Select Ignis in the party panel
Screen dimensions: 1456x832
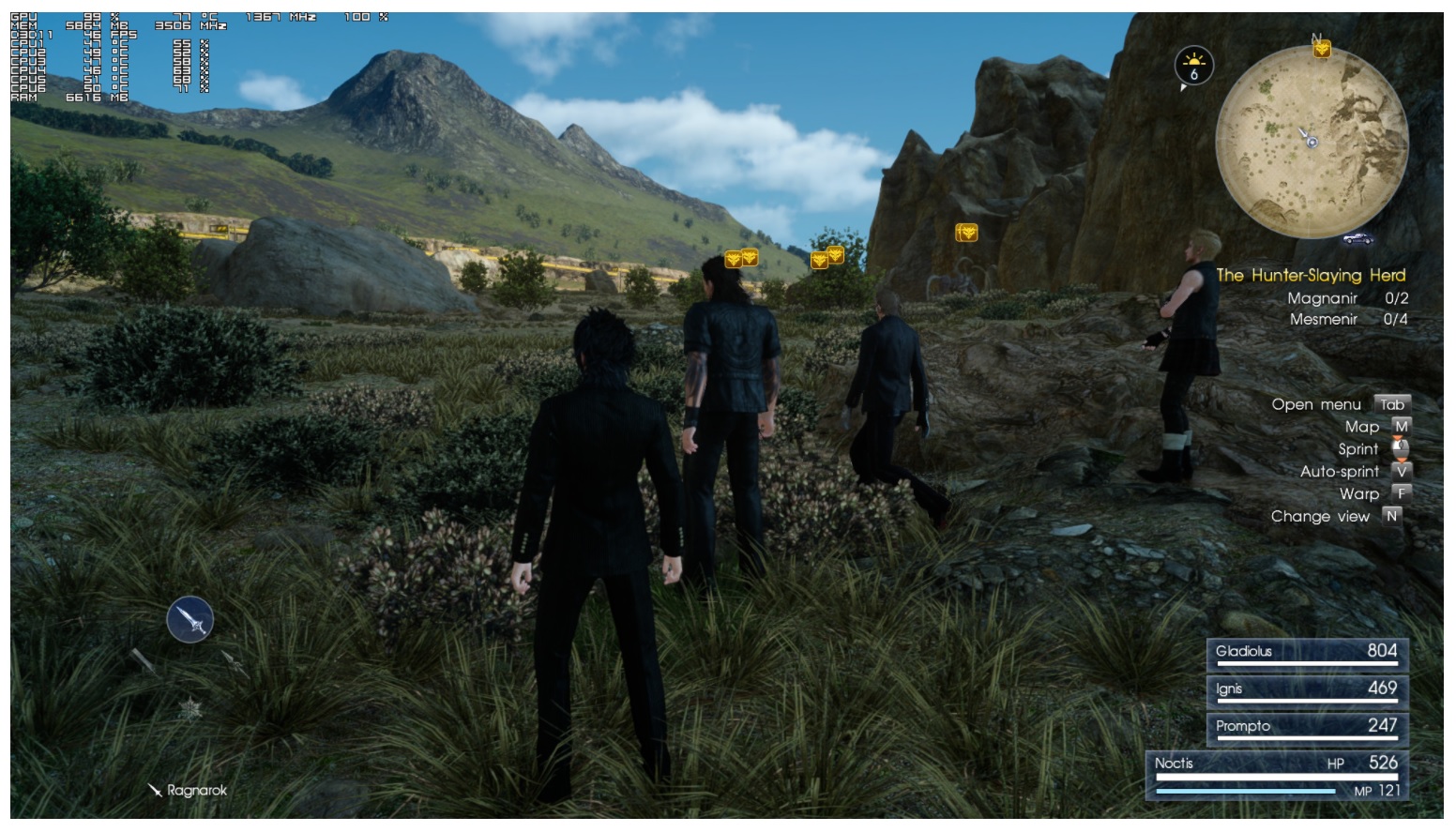1306,690
